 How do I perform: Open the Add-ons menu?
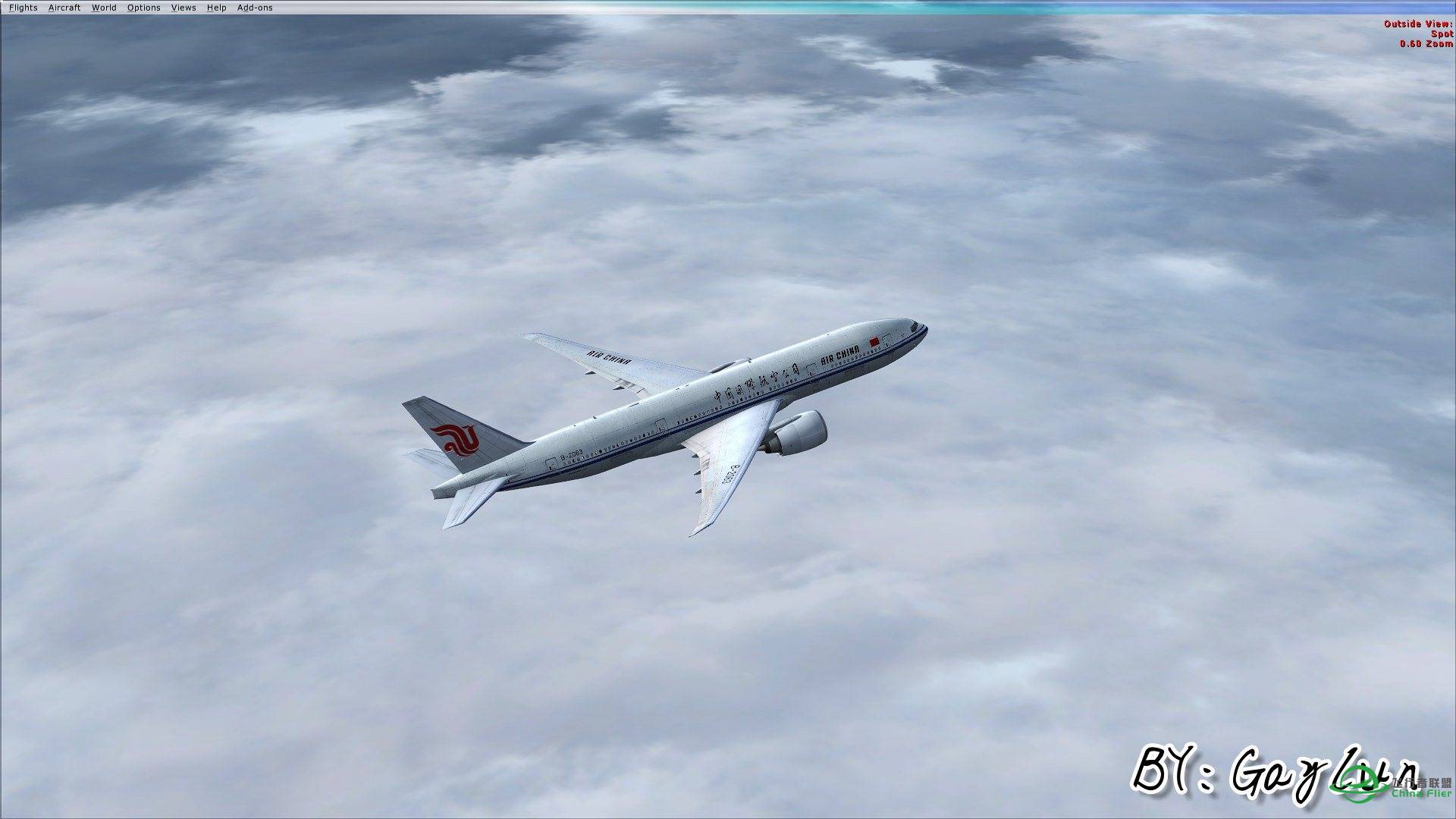click(x=253, y=8)
